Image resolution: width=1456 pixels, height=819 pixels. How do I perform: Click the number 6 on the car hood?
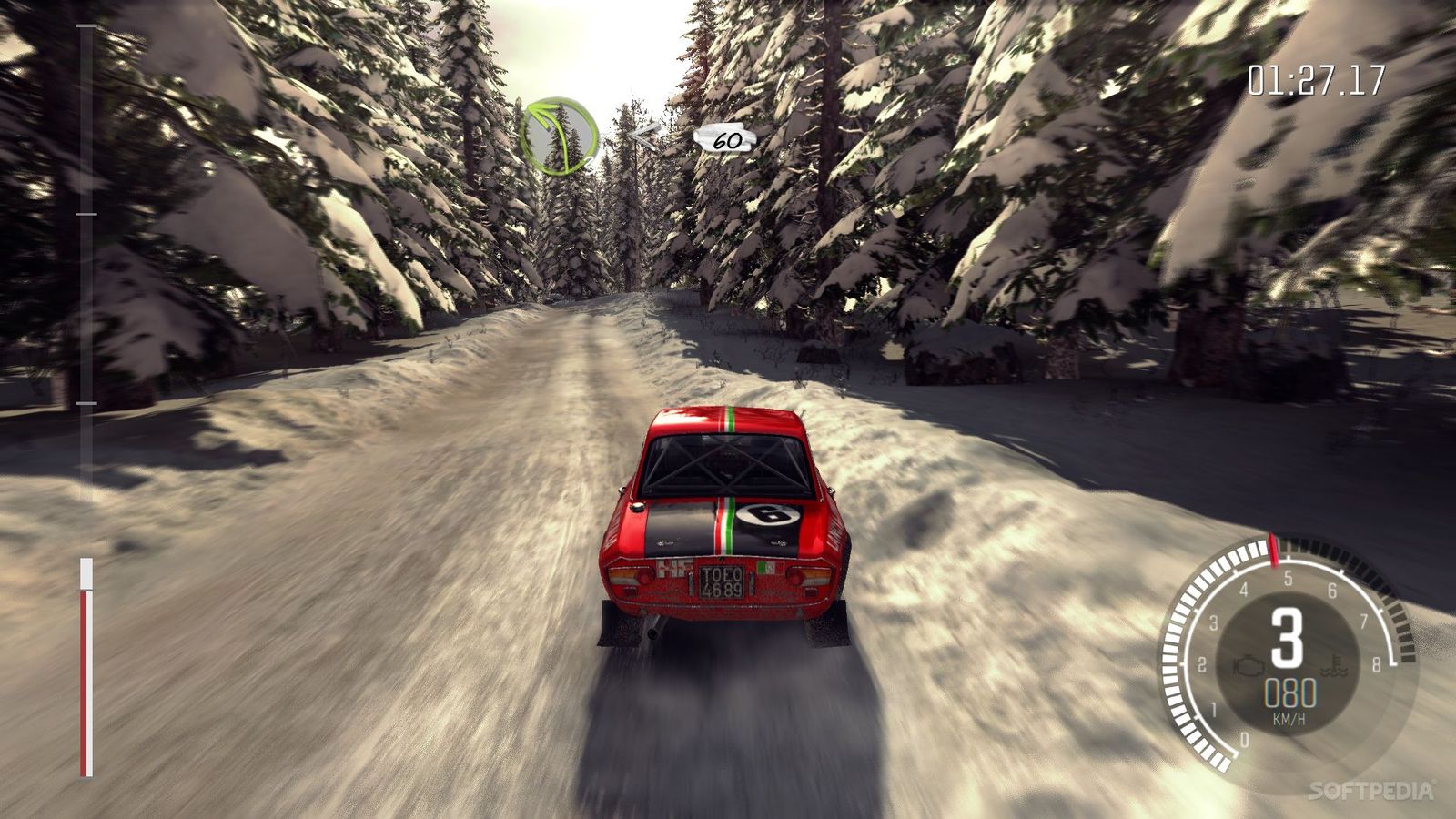click(x=769, y=512)
